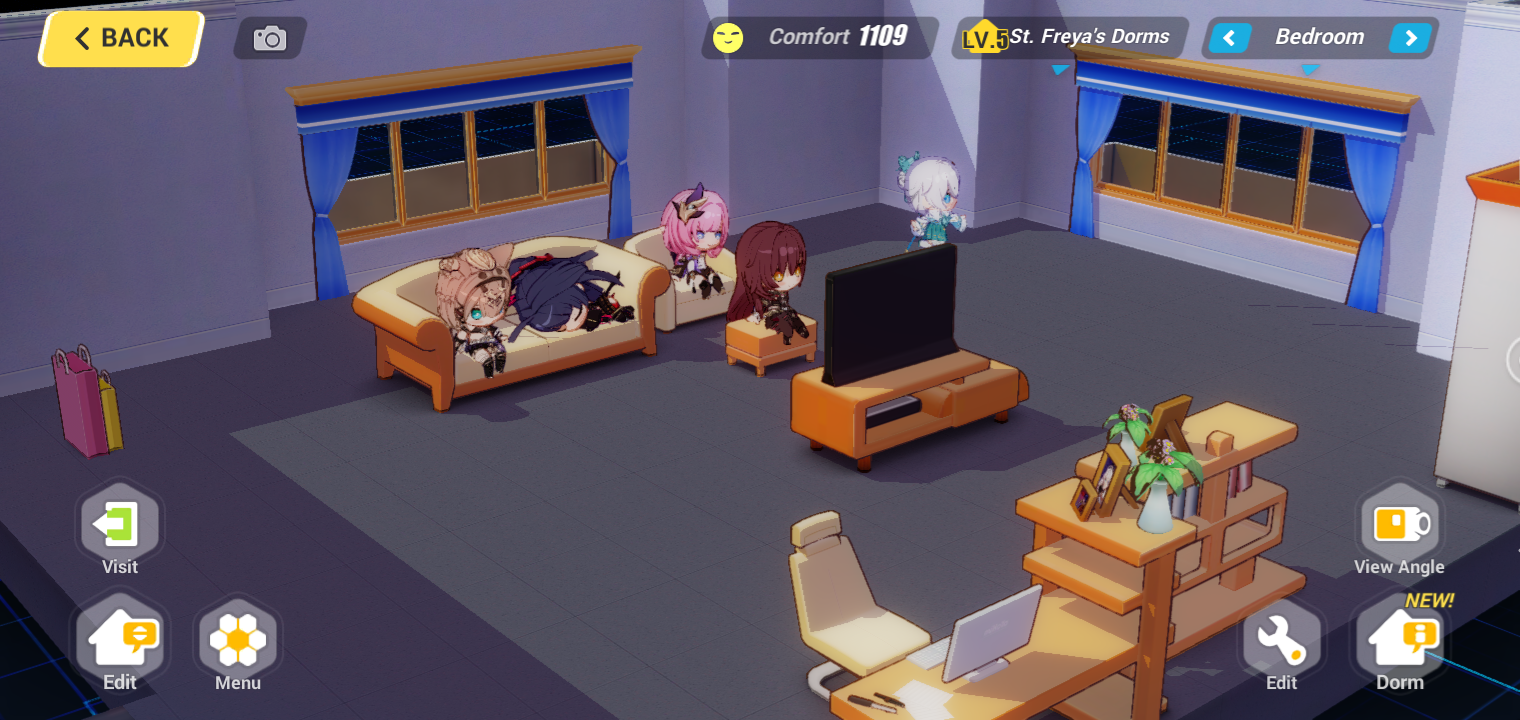Screen dimensions: 1520x720
Task: Click the St. Freya's Dorms title
Action: [x=1087, y=36]
